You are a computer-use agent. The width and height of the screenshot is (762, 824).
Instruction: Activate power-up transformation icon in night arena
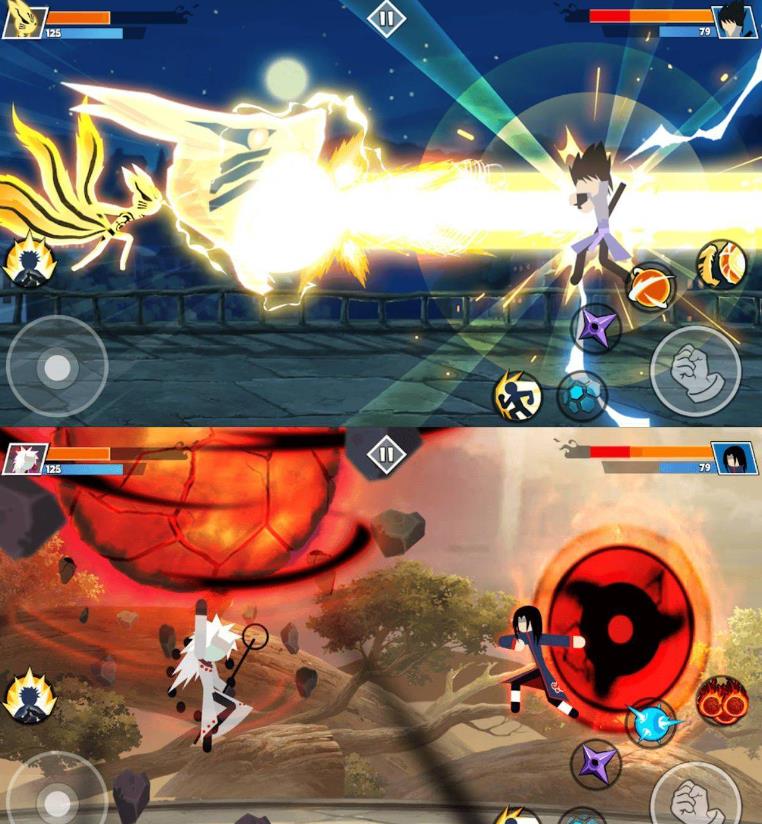(x=29, y=262)
